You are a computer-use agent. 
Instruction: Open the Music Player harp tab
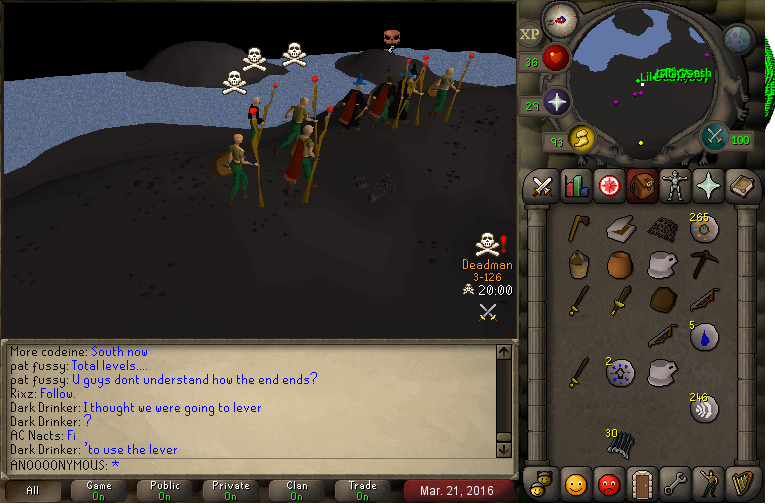pyautogui.click(x=739, y=484)
